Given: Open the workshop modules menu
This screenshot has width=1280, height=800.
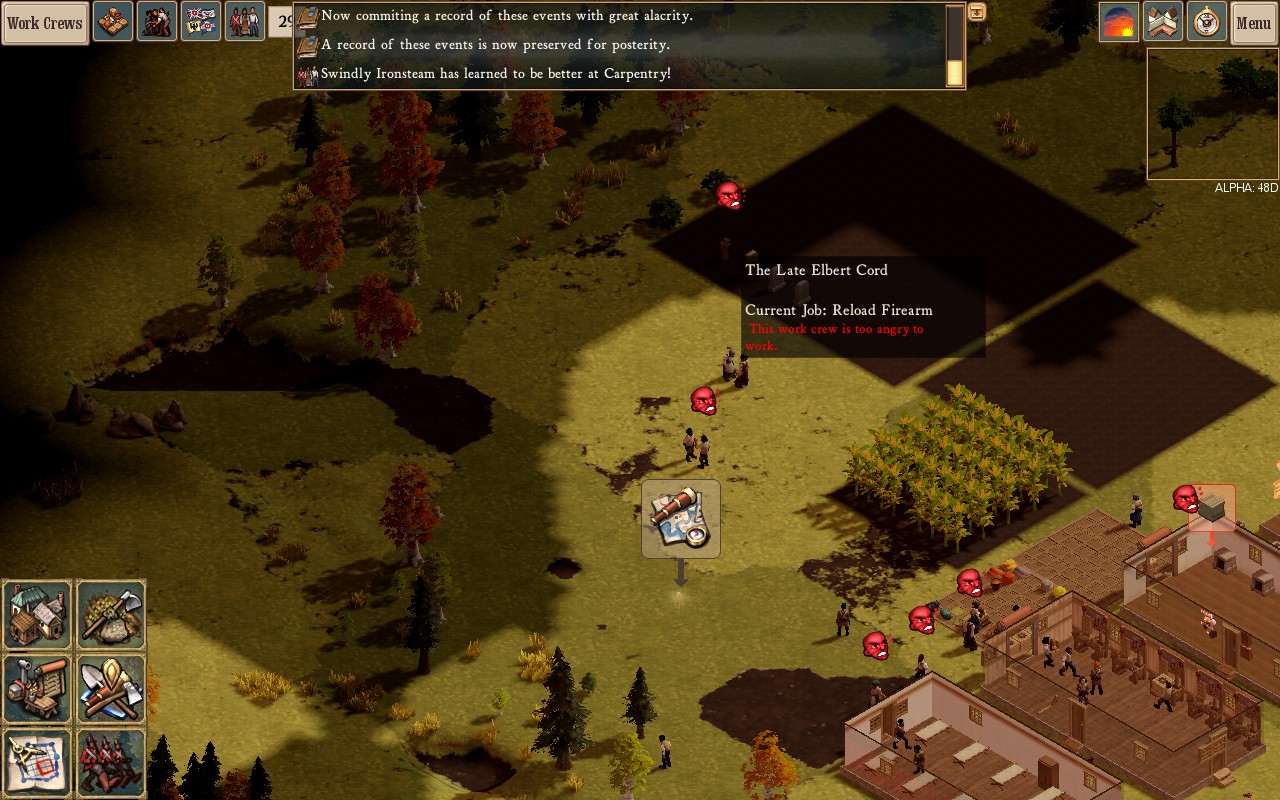Looking at the screenshot, I should pos(38,688).
